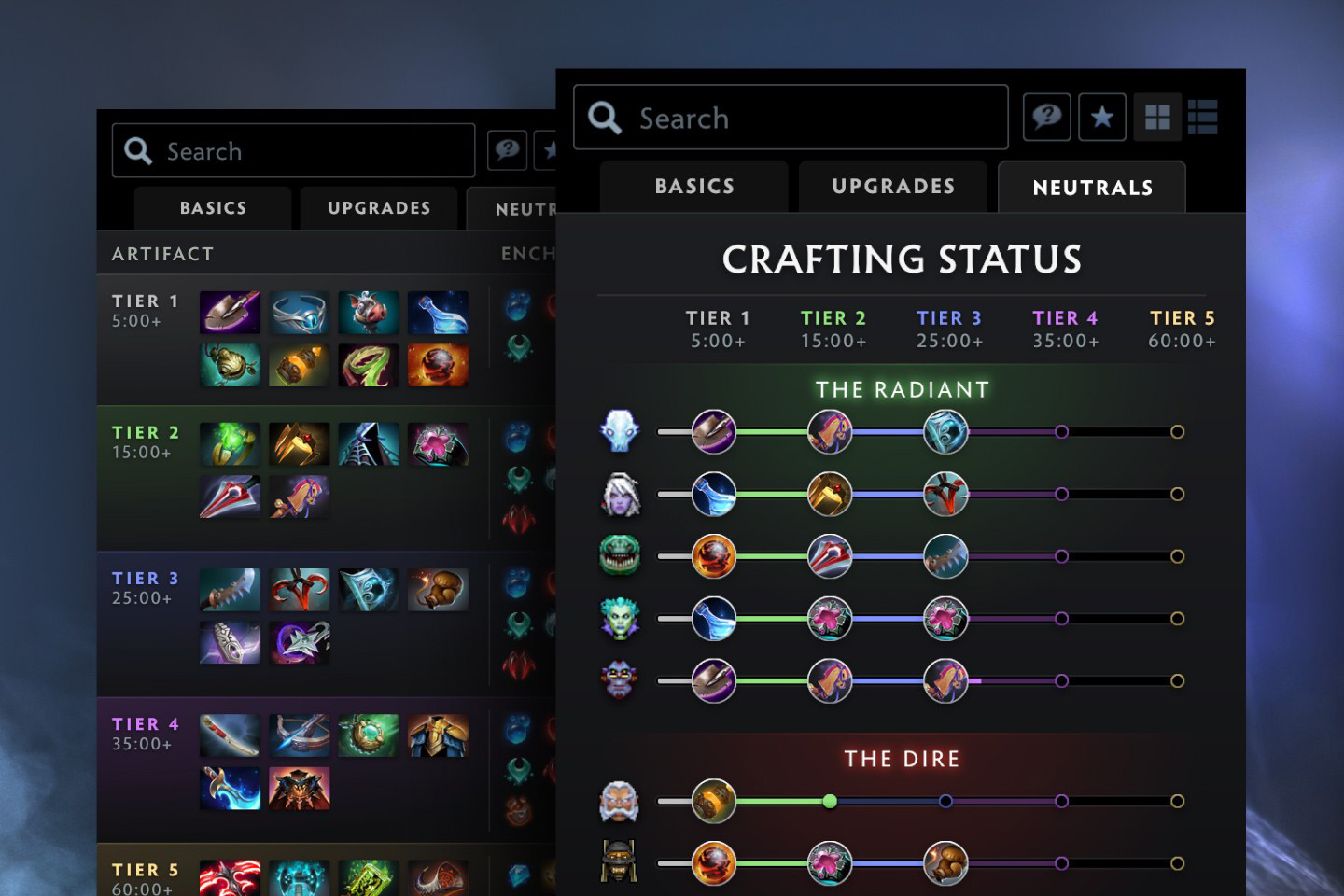1344x896 pixels.
Task: Select the blue potion flask in Tier 1
Action: click(x=437, y=313)
